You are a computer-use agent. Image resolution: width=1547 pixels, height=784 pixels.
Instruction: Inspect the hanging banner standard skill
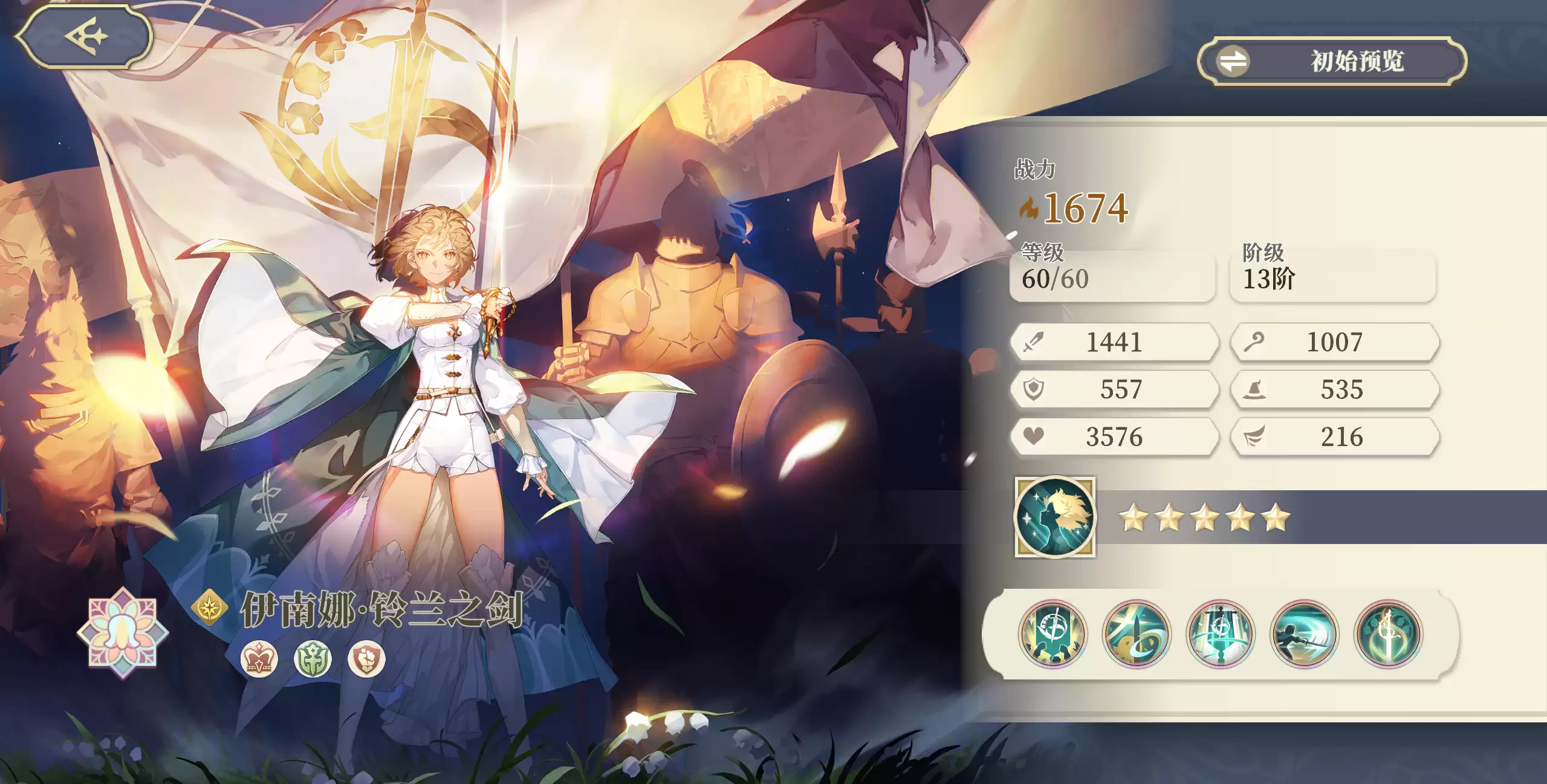(x=1221, y=634)
